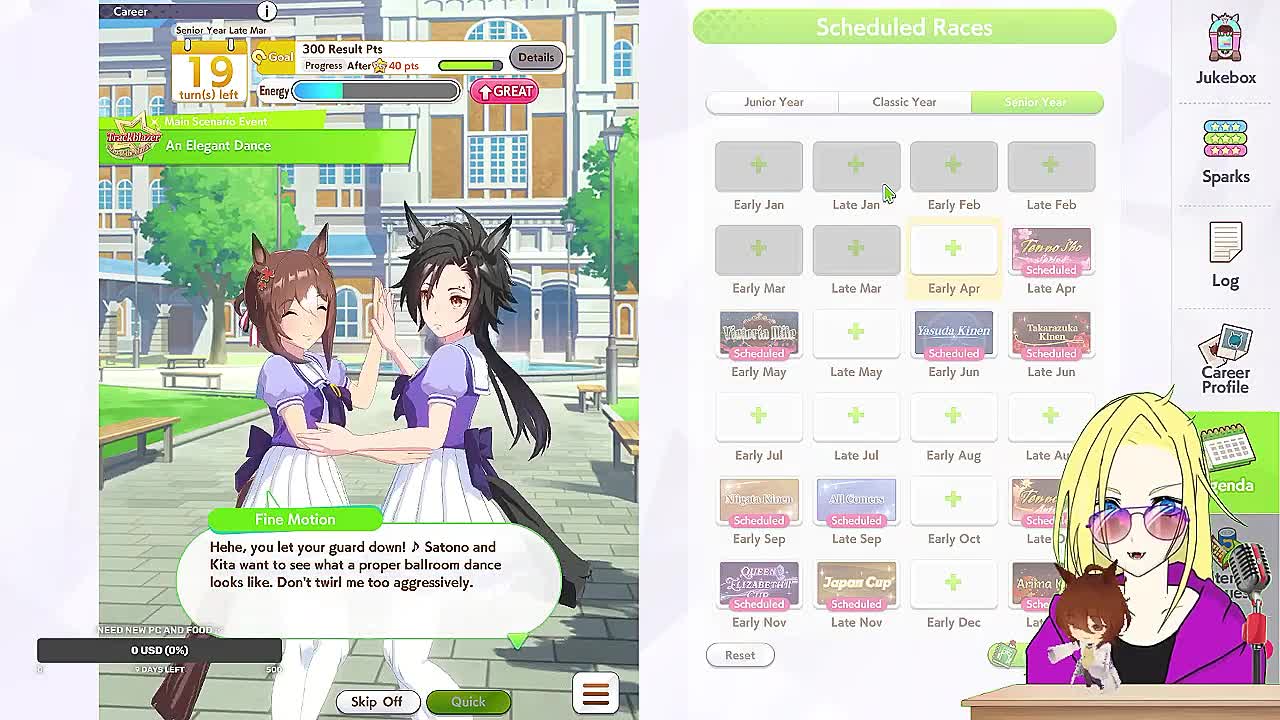Image resolution: width=1280 pixels, height=720 pixels.
Task: Toggle the Skip Off setting
Action: tap(378, 701)
